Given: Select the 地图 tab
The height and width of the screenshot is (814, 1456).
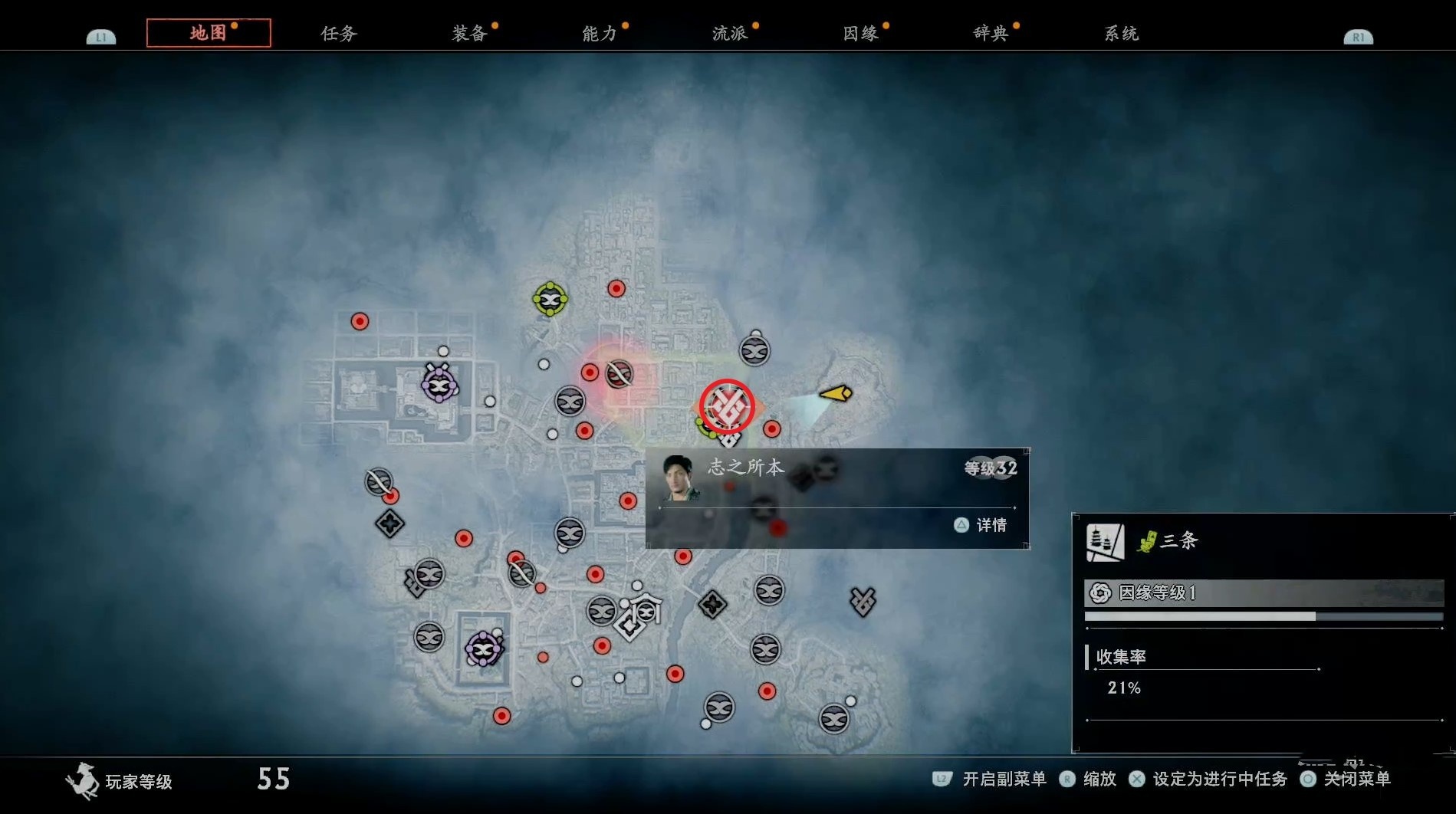Looking at the screenshot, I should [209, 33].
